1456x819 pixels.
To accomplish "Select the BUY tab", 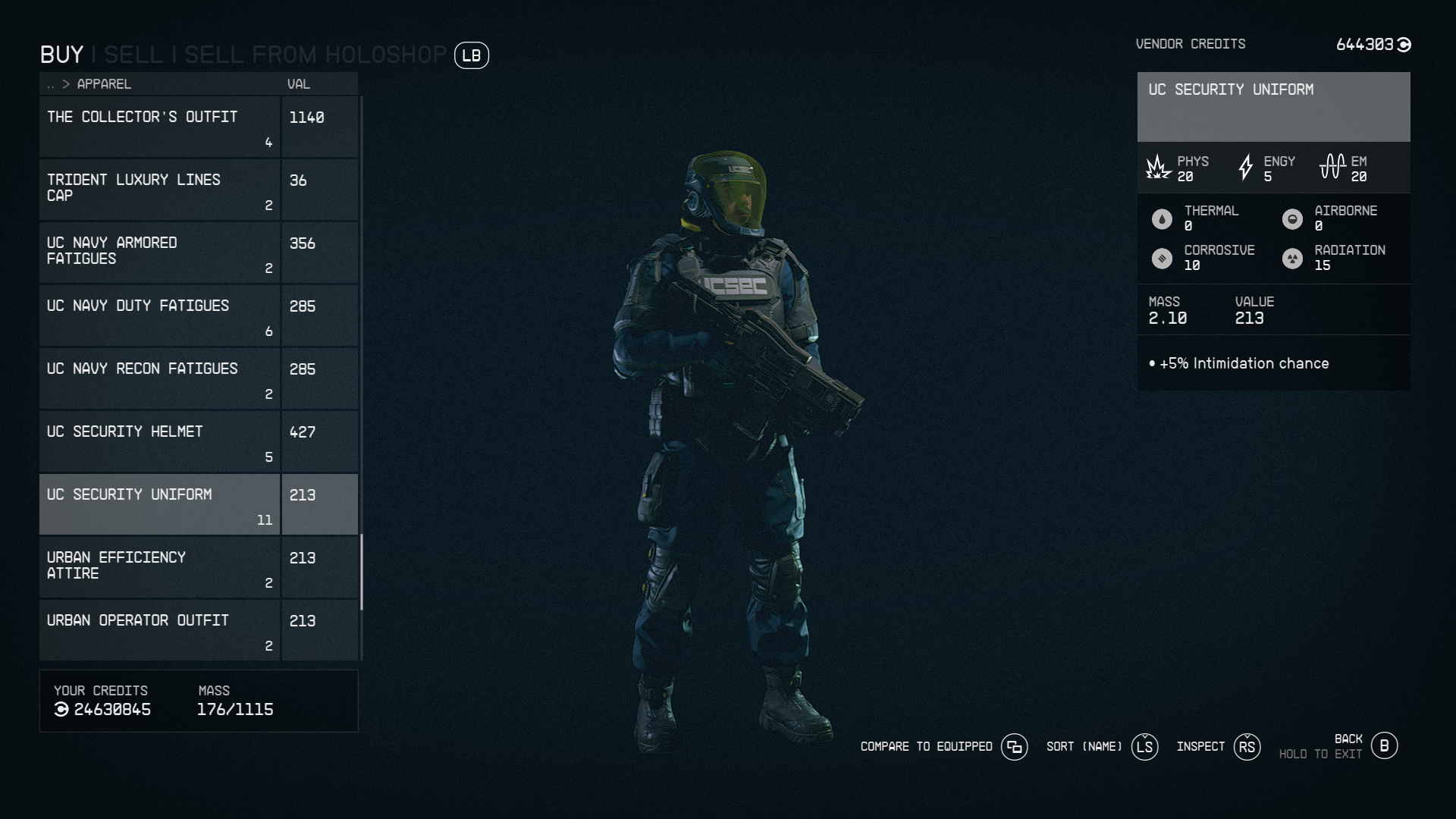I will coord(61,54).
